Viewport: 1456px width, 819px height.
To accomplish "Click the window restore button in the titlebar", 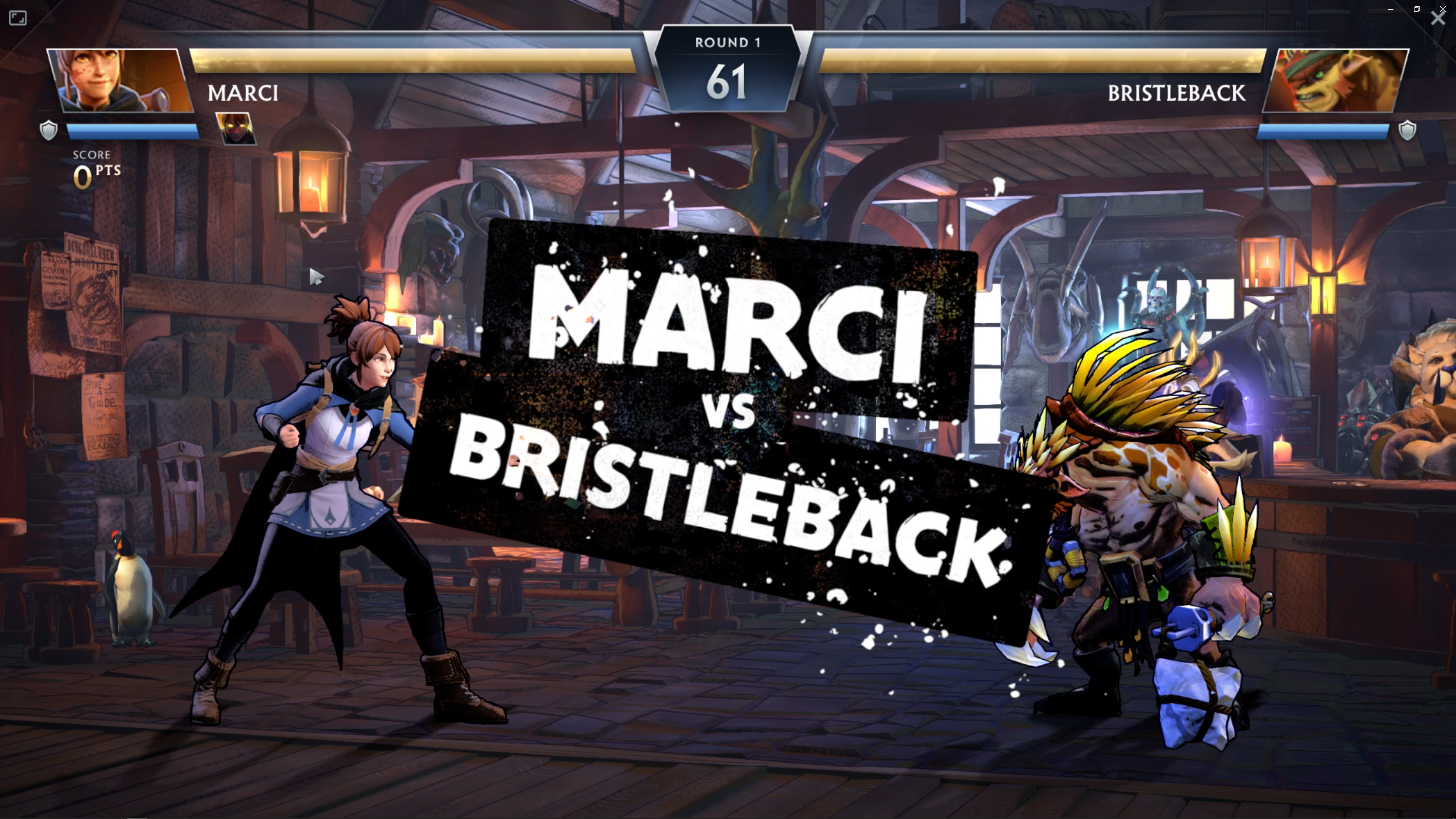I will (x=1416, y=9).
